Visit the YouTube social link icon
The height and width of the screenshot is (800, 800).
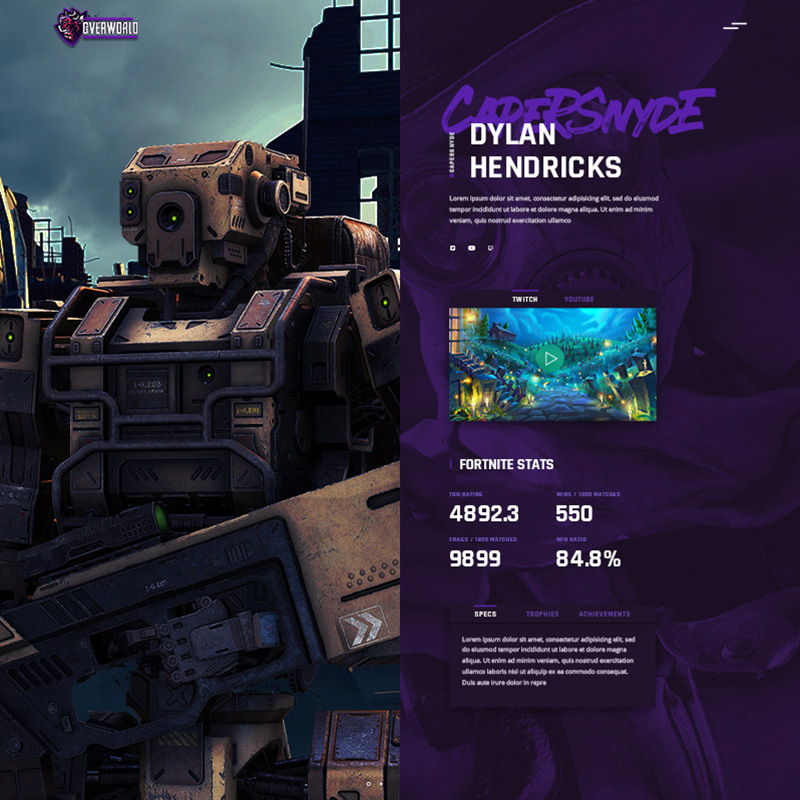click(x=471, y=247)
